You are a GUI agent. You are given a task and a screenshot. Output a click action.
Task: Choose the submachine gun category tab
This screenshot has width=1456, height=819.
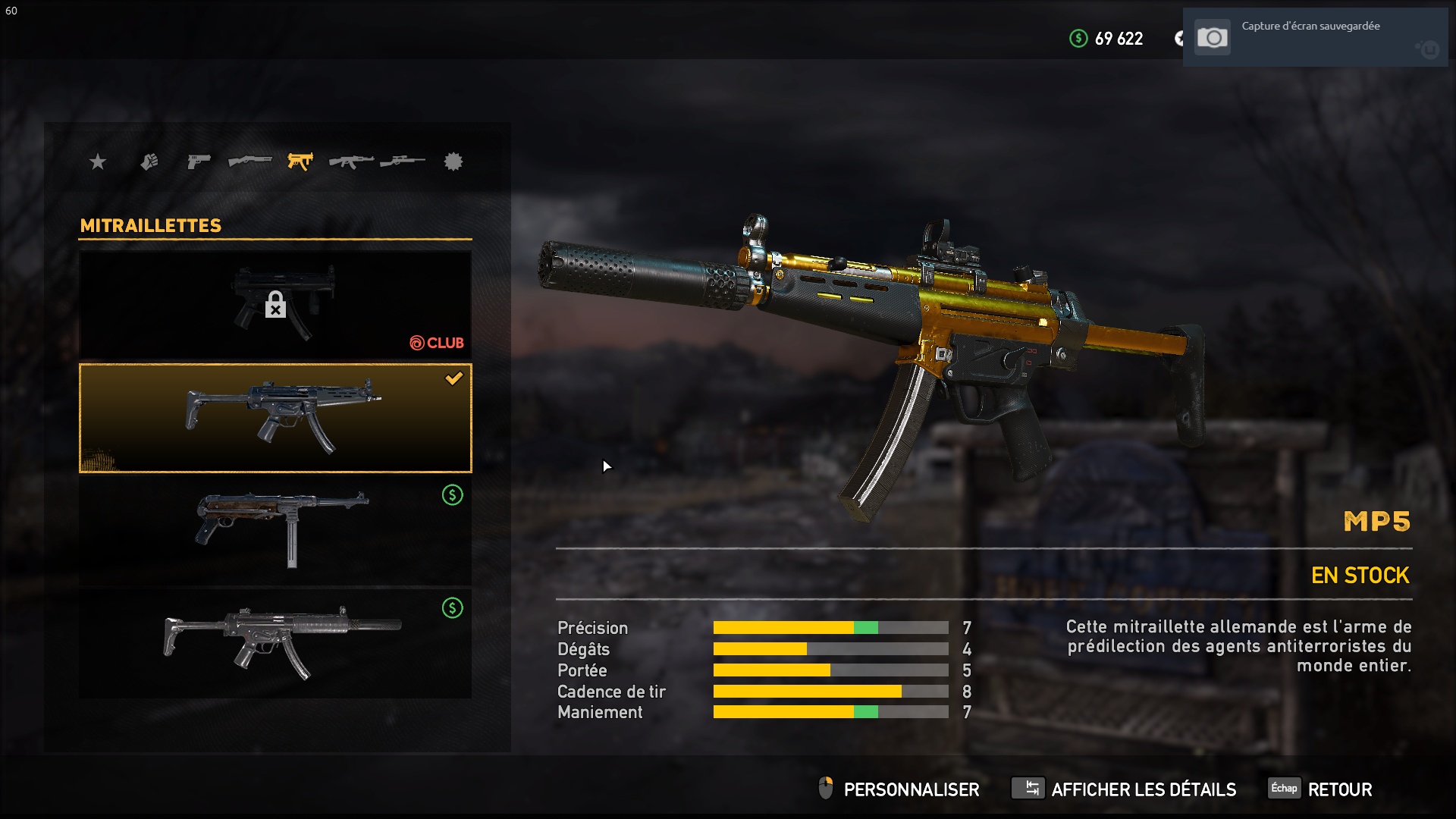(x=300, y=162)
